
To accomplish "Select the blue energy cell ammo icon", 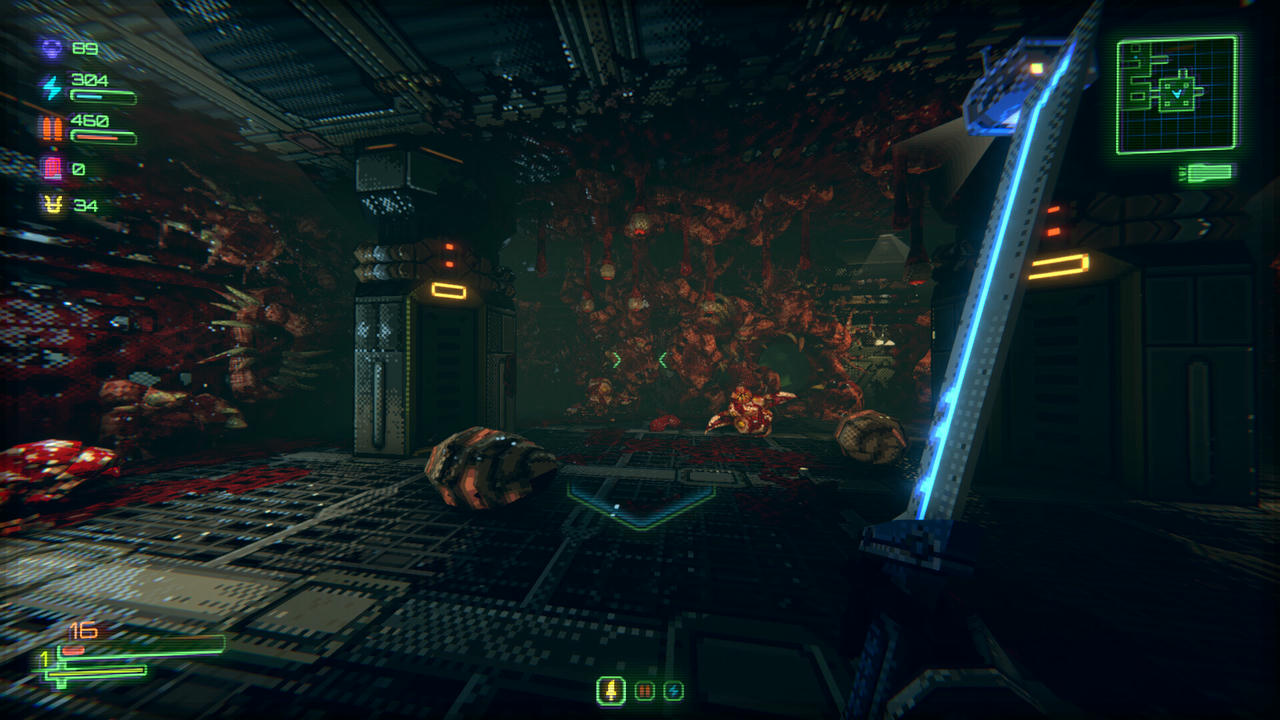I will pos(673,692).
